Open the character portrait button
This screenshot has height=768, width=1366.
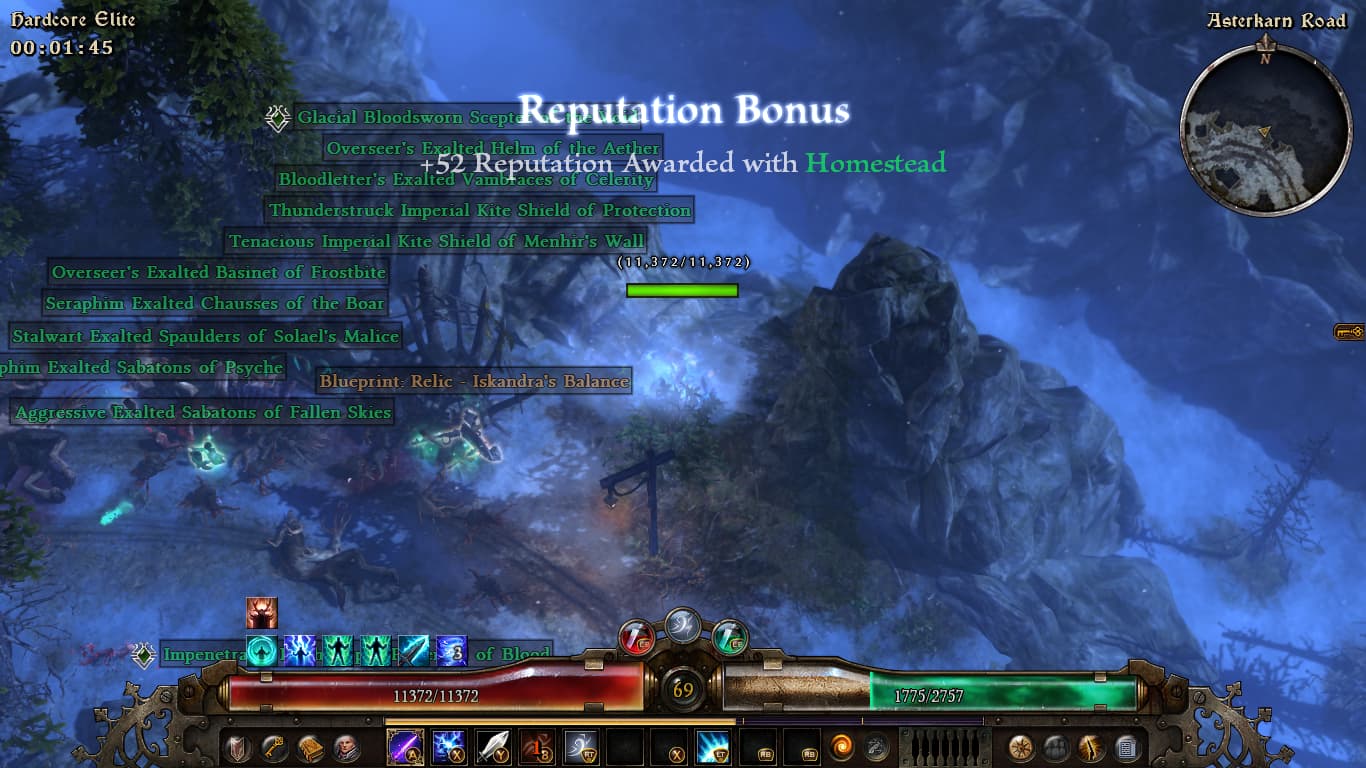tap(347, 747)
